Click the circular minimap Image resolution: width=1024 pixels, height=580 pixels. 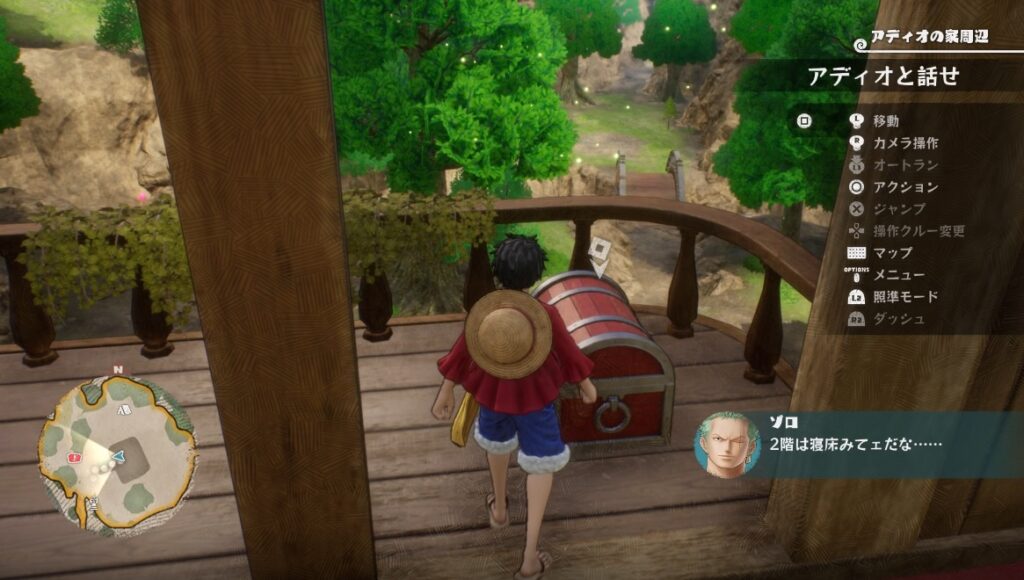click(117, 448)
